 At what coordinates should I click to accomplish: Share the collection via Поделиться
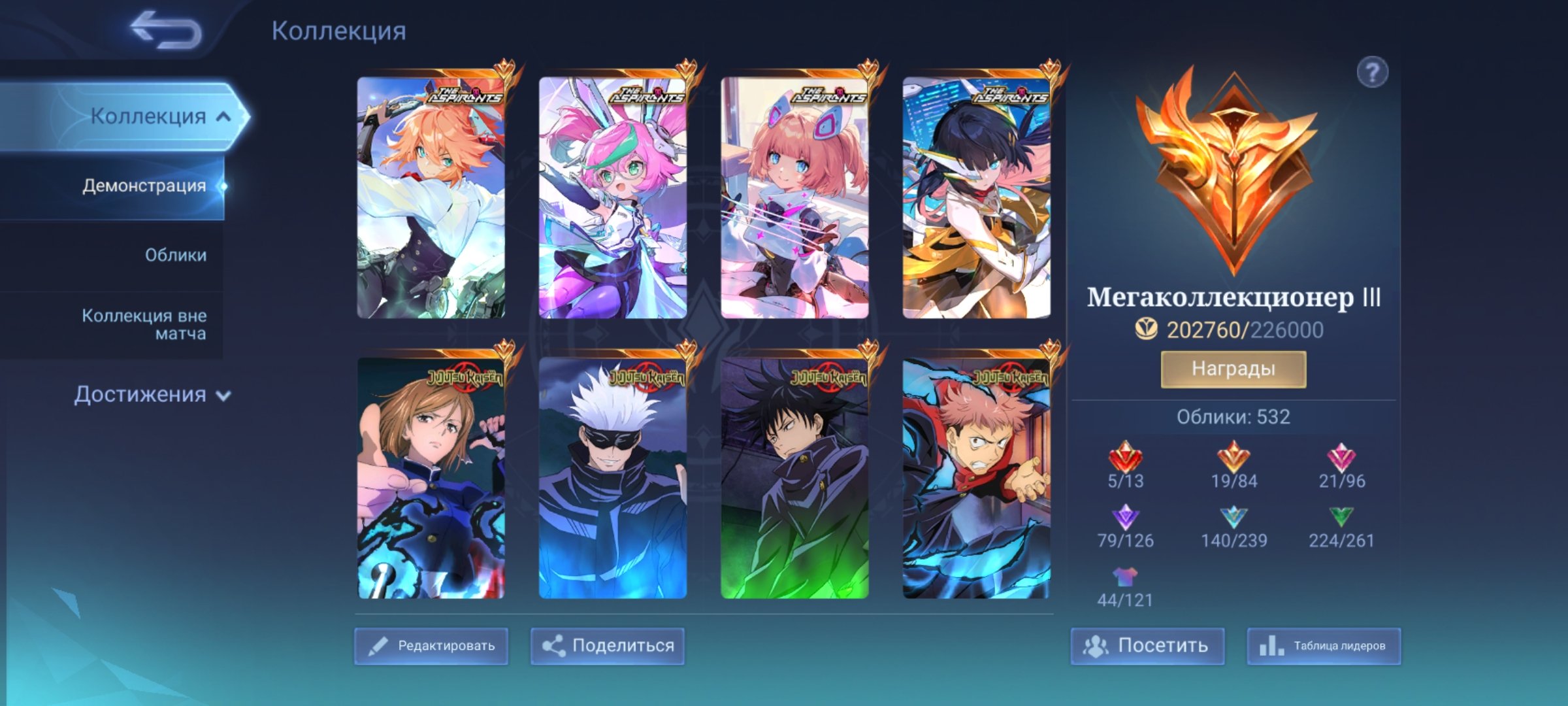pos(608,646)
